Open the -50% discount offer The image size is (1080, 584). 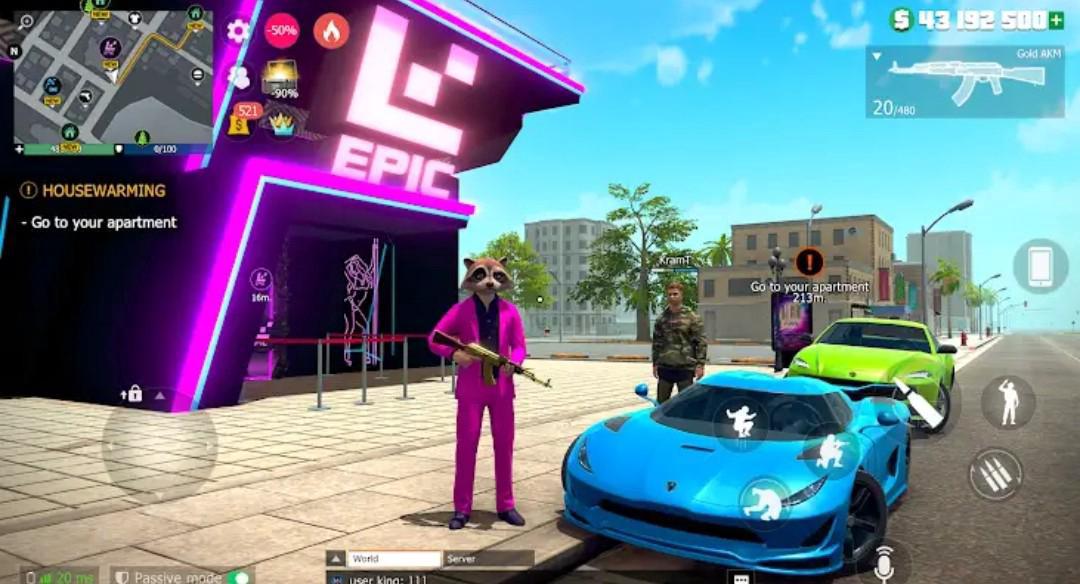282,31
